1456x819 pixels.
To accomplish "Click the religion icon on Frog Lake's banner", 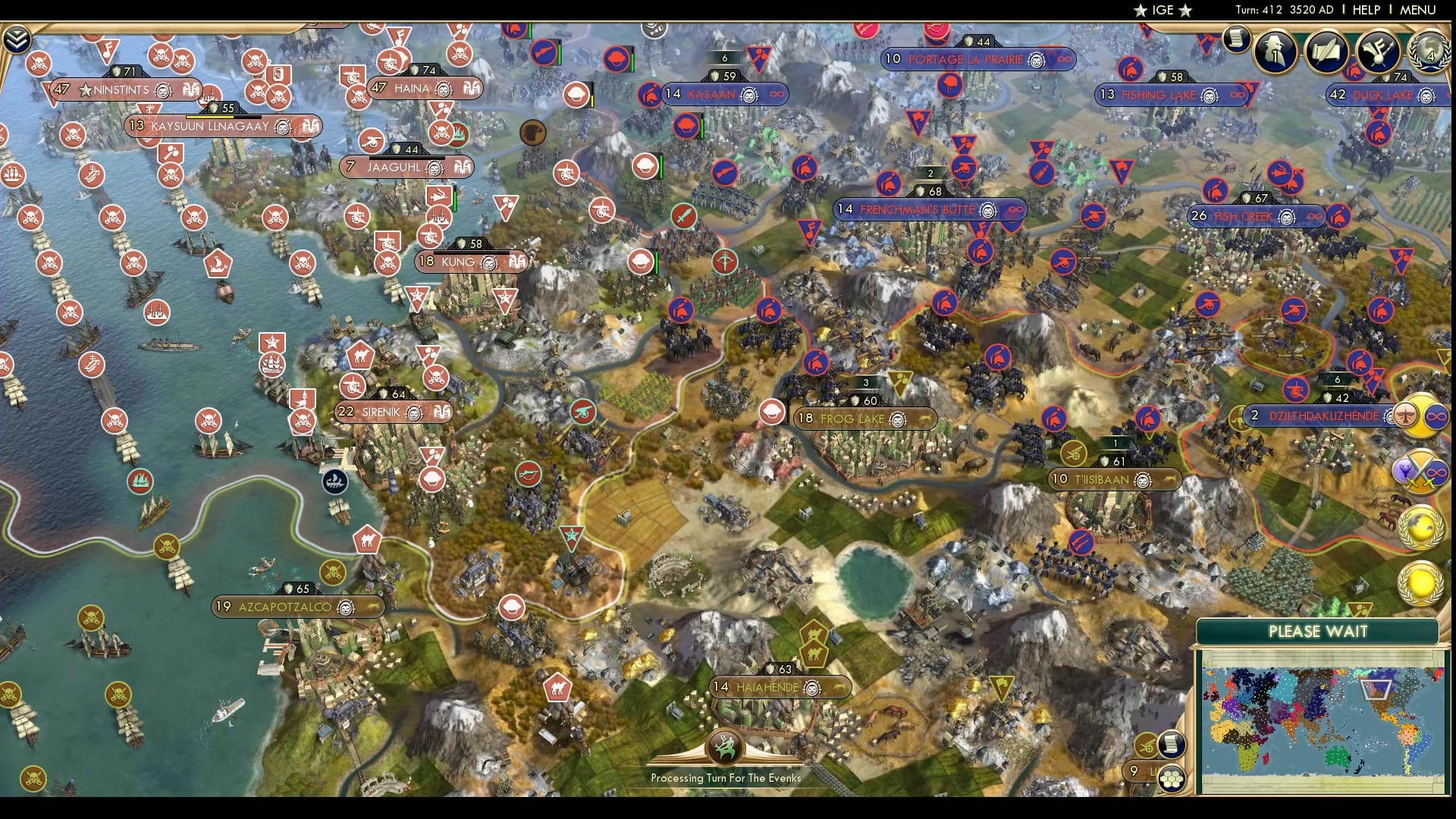I will pyautogui.click(x=896, y=418).
